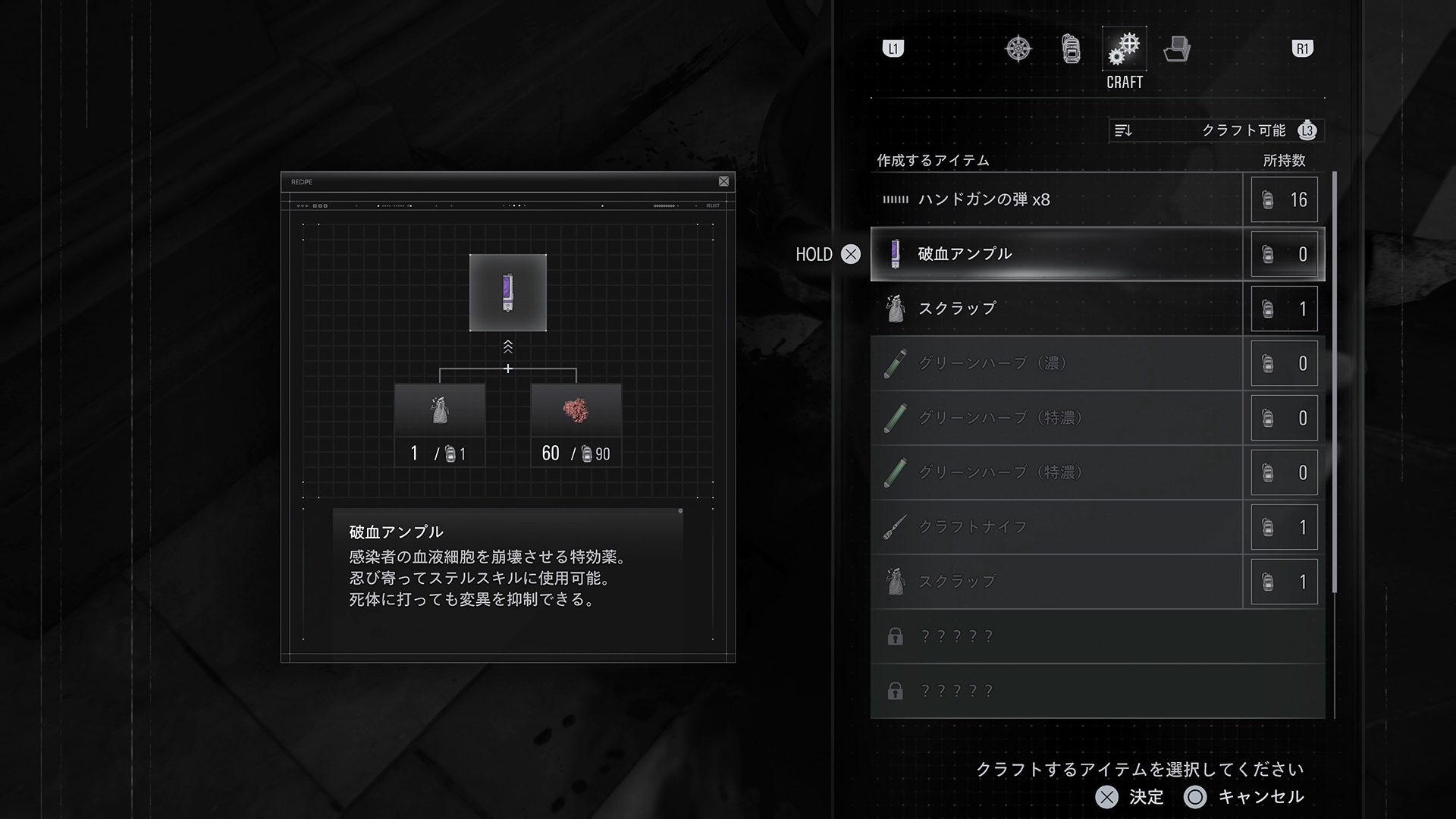Click the padlock icon on a ????? row

click(x=896, y=636)
